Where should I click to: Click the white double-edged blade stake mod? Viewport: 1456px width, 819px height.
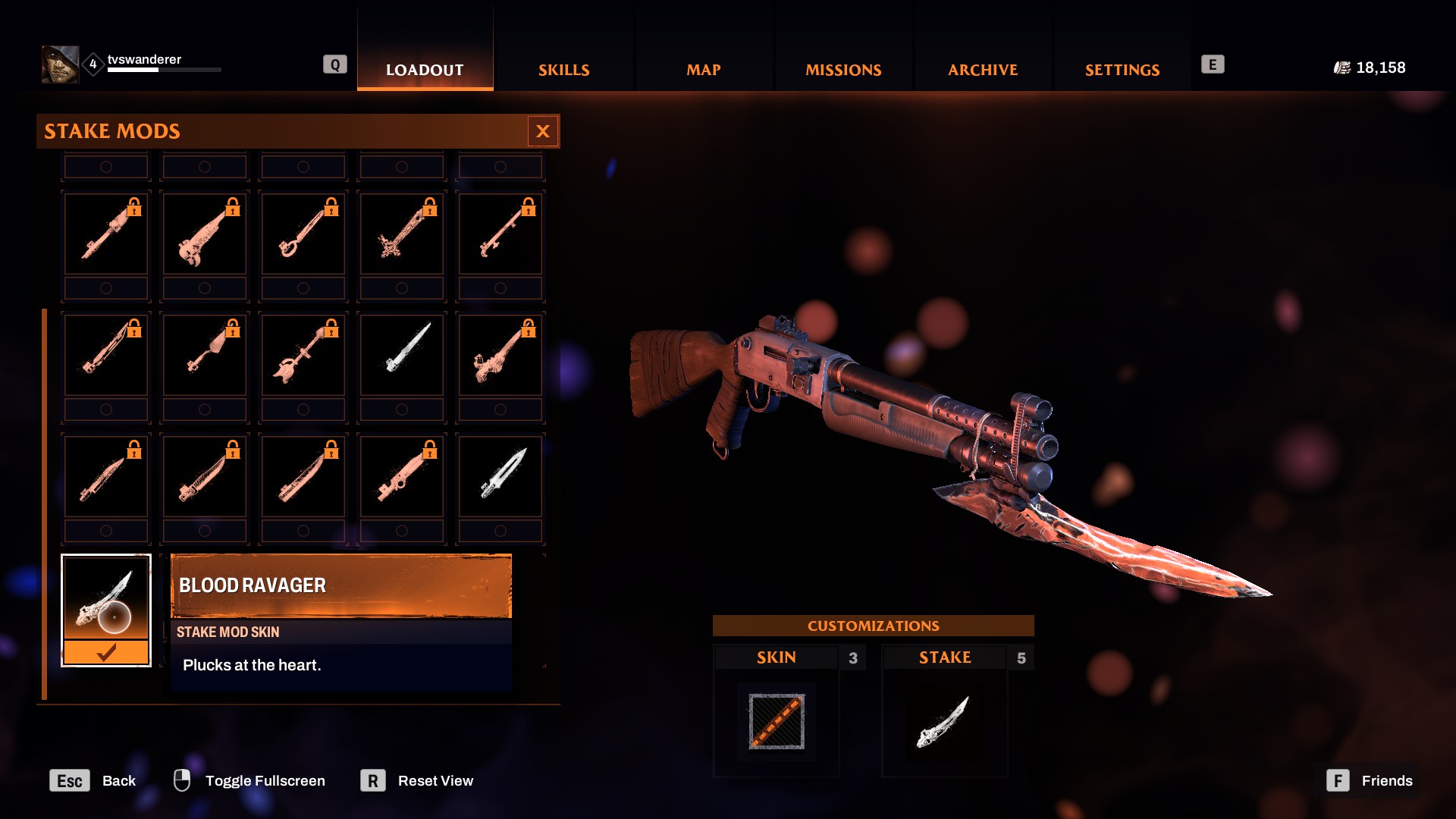[x=500, y=476]
